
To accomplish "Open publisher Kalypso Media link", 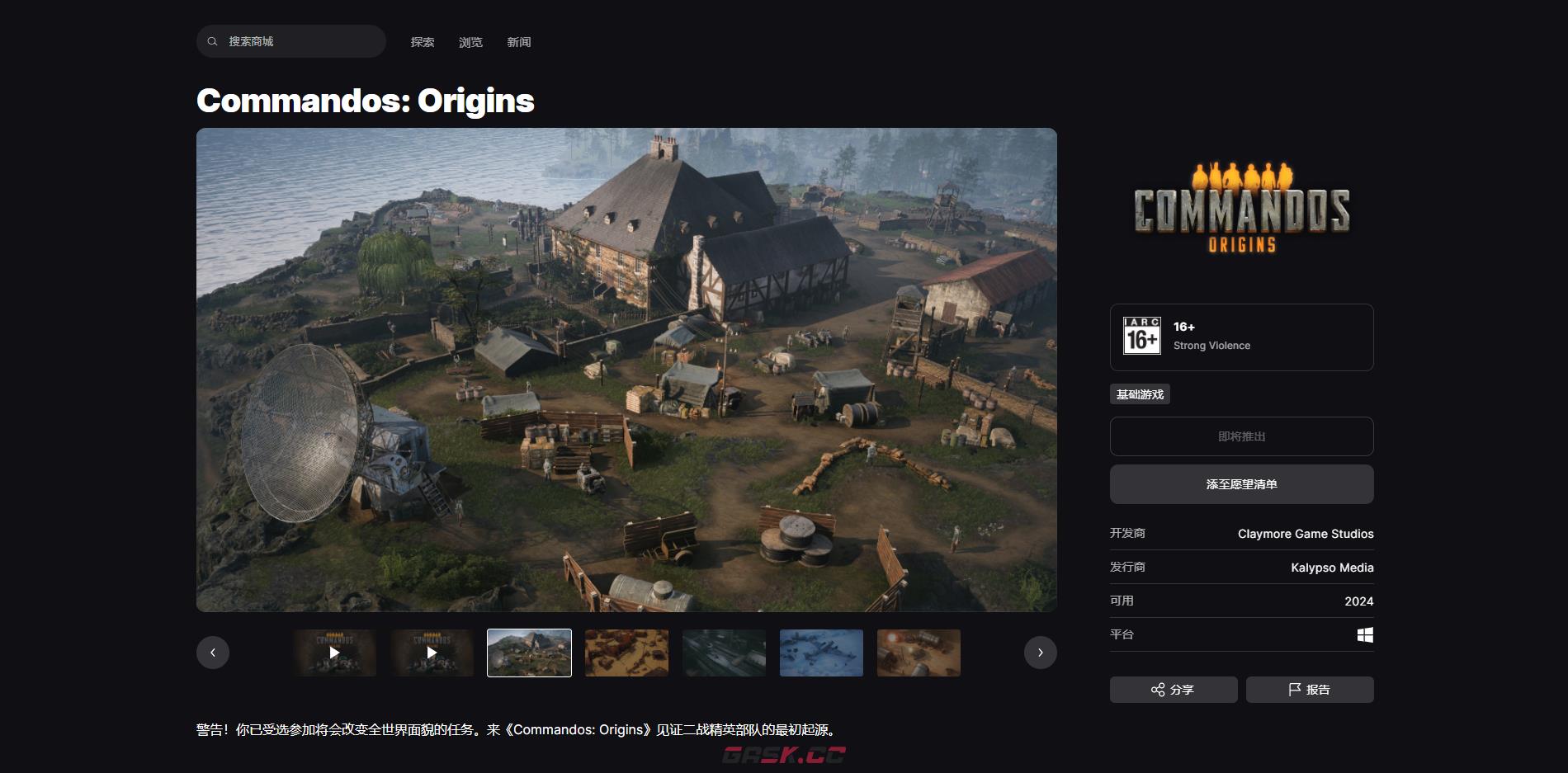I will pos(1332,568).
